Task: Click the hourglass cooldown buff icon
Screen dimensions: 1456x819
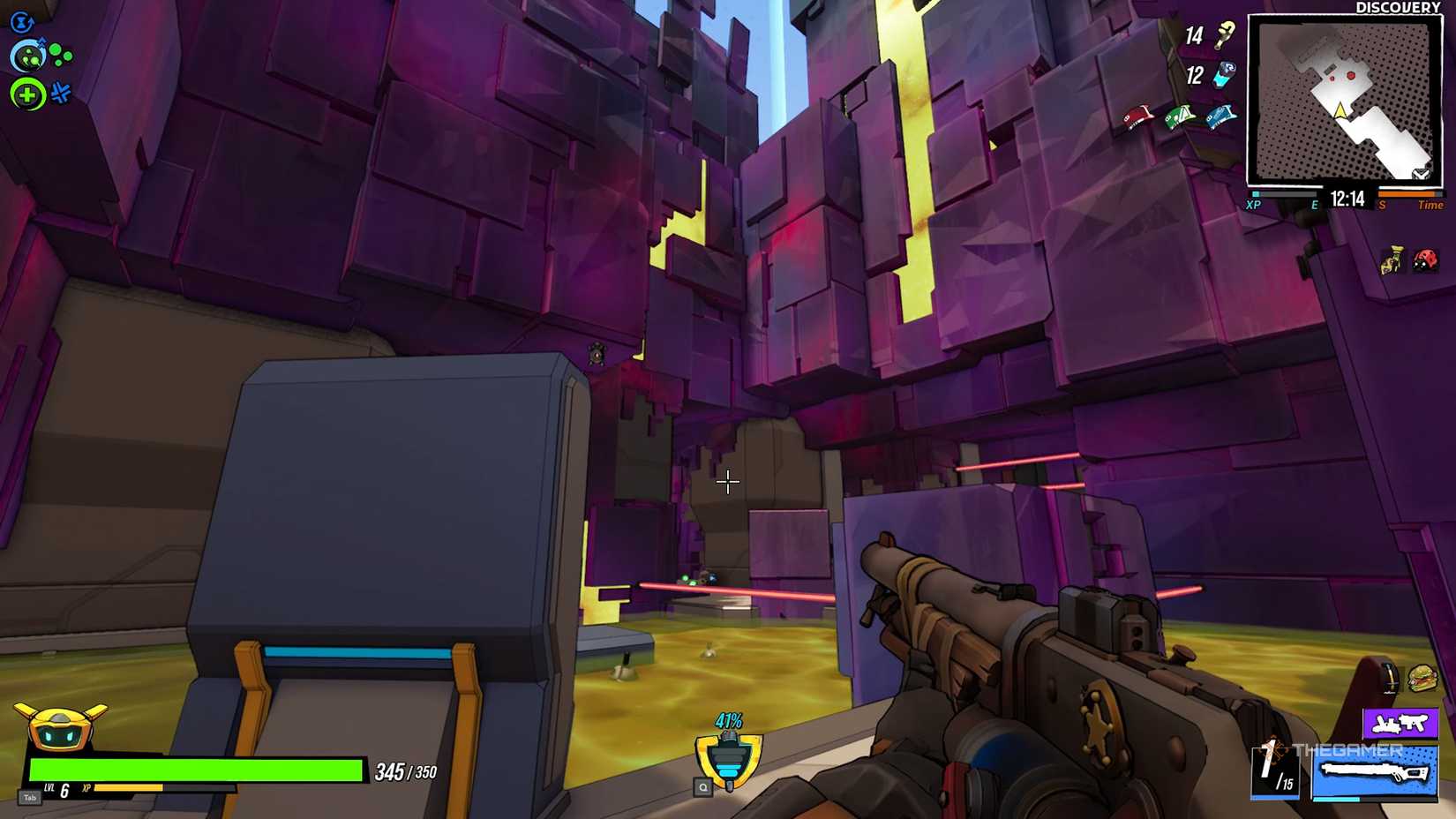Action: click(1392, 259)
